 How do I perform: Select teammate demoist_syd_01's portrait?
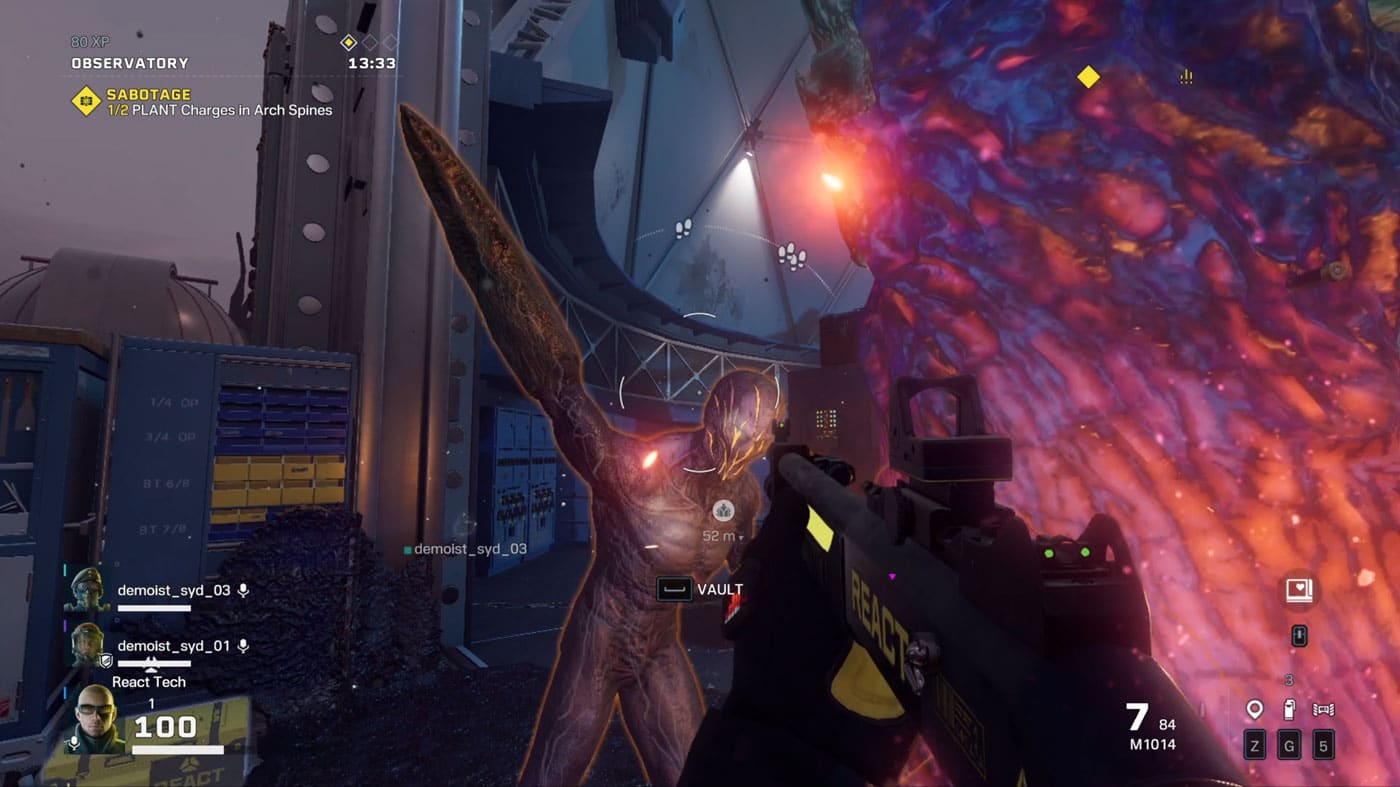click(87, 646)
